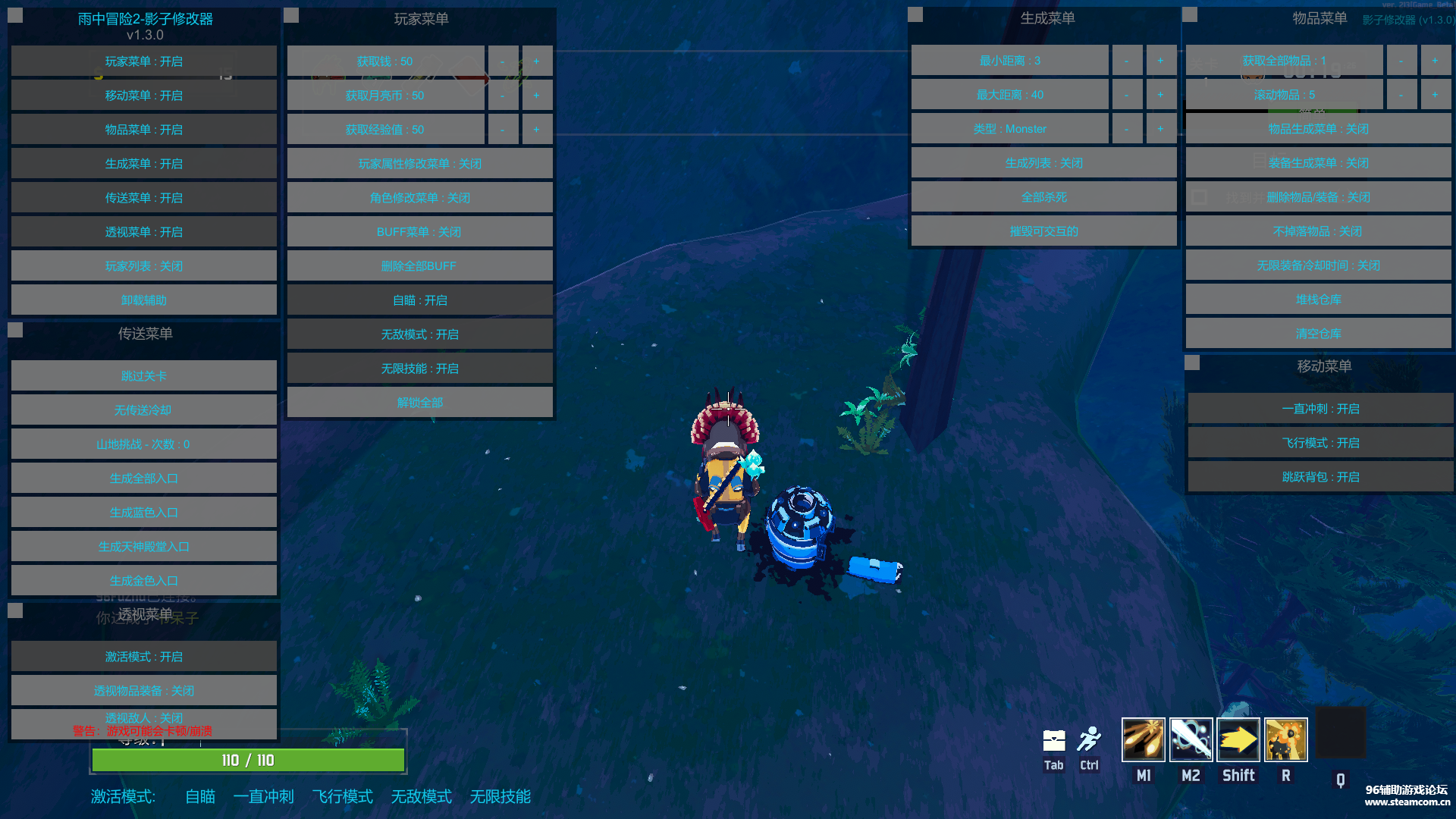This screenshot has height=819, width=1456.
Task: Open the 玩家属性修改菜单
Action: pyautogui.click(x=419, y=164)
